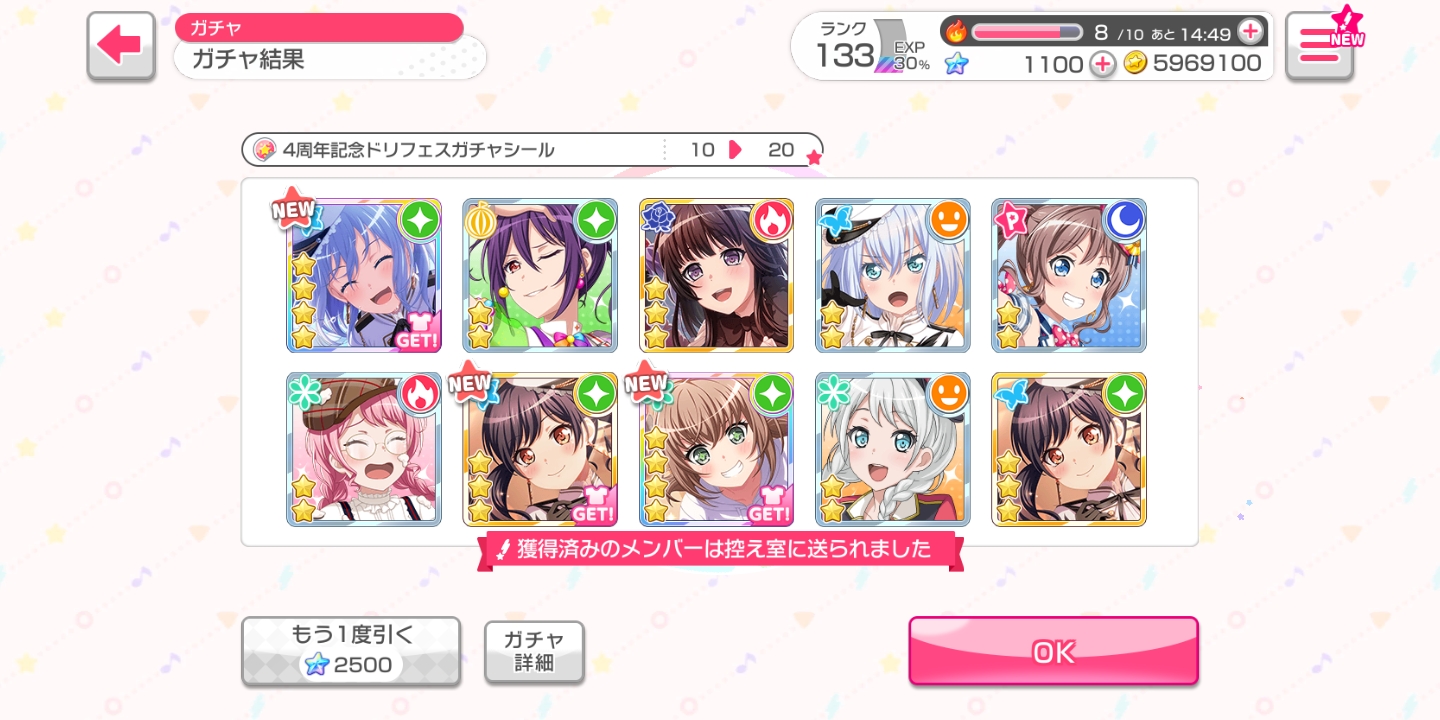
Task: Add stamina with the boost plus button
Action: 1250,32
